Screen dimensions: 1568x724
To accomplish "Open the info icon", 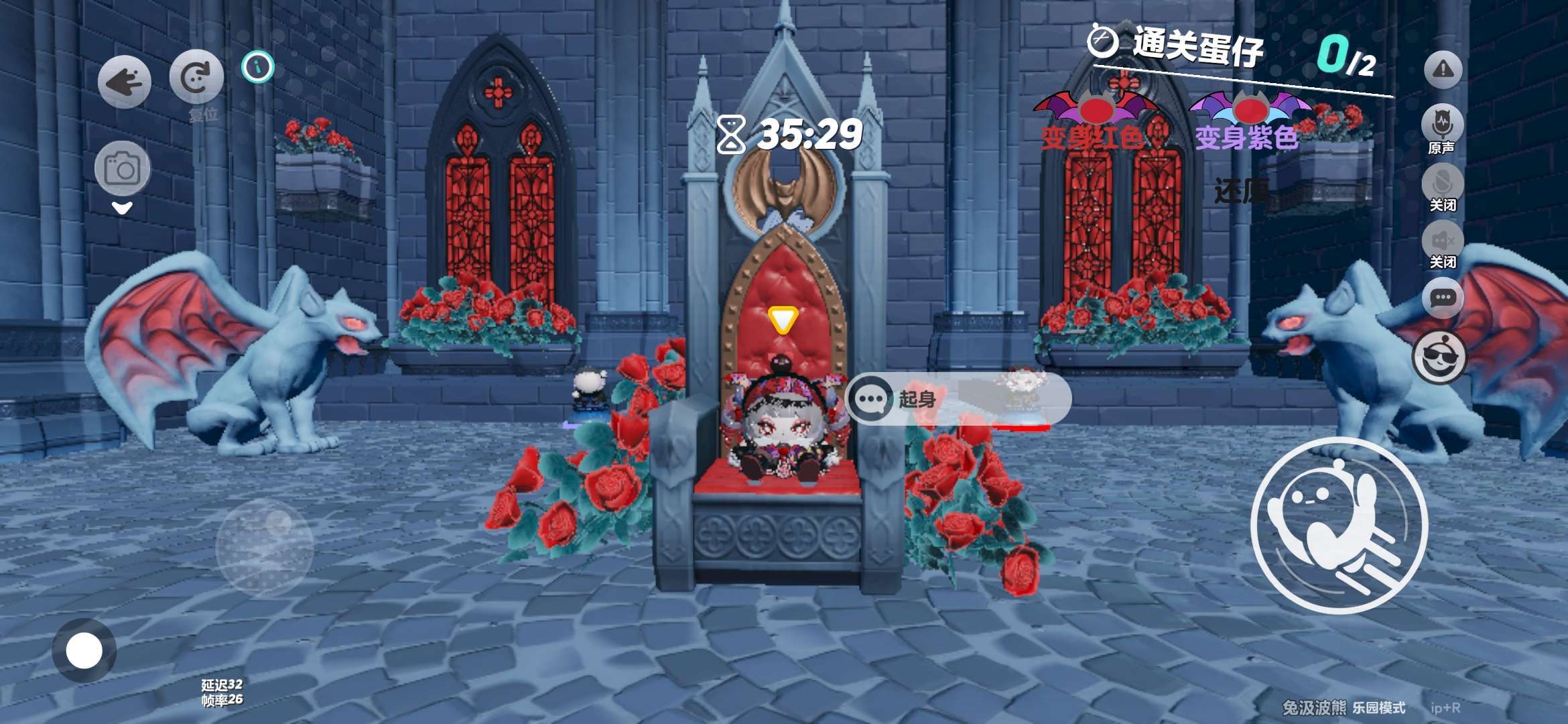I will coord(258,67).
